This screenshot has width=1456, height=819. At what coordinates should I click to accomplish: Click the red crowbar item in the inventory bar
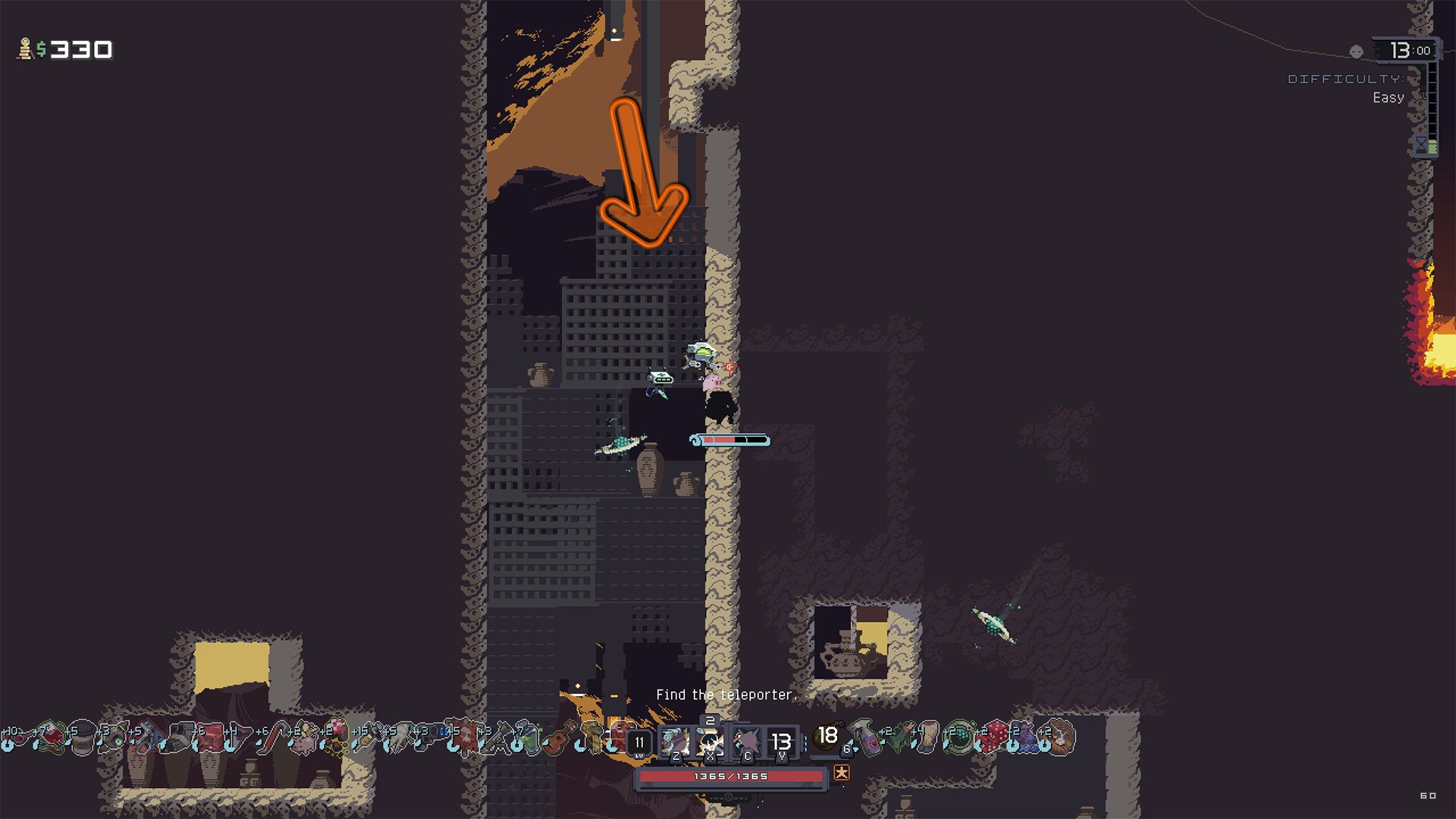(275, 737)
